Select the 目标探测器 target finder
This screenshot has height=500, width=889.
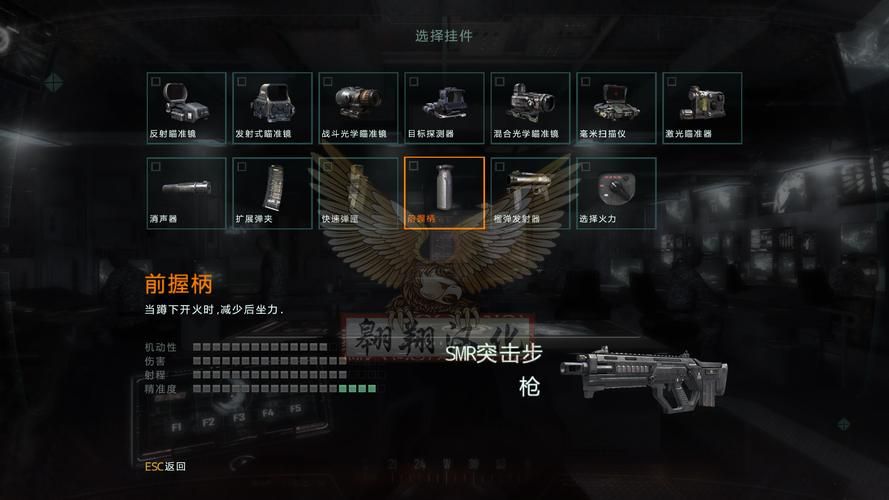444,108
